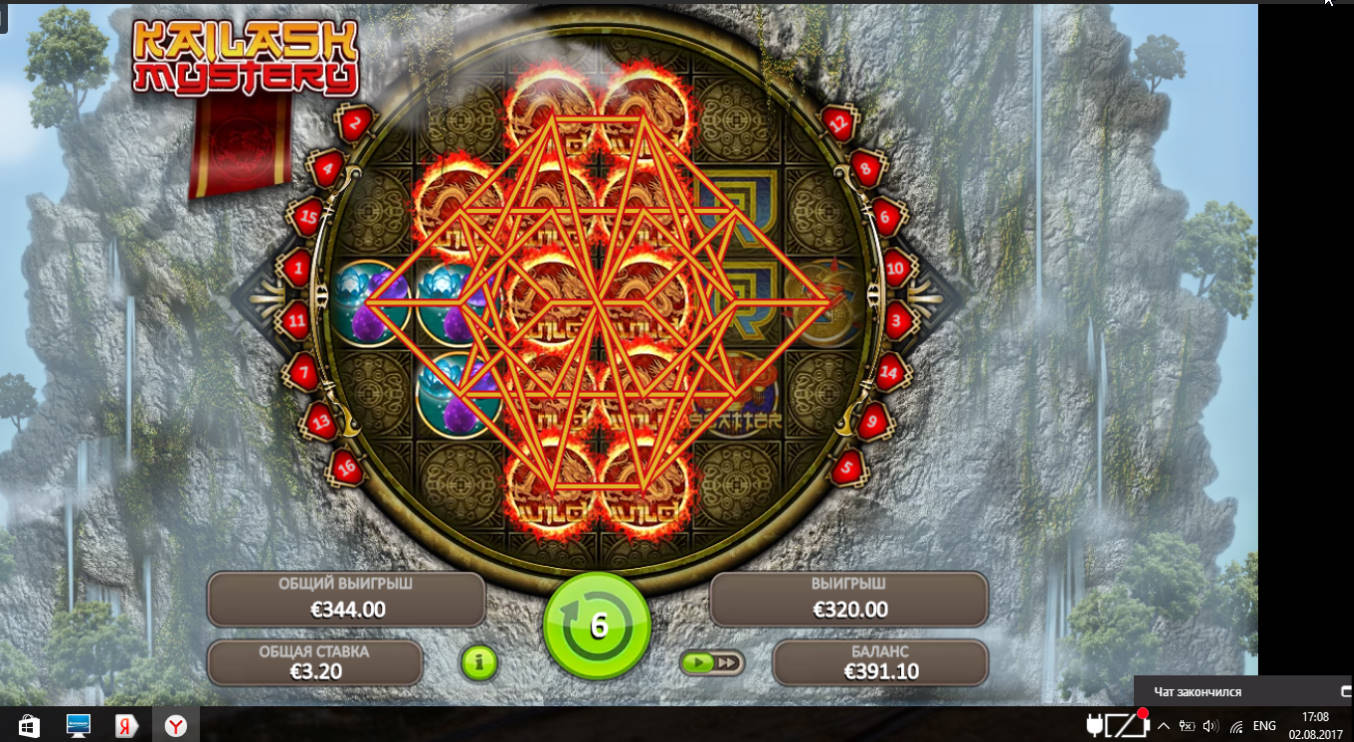Select payline marker number 5

pos(847,467)
